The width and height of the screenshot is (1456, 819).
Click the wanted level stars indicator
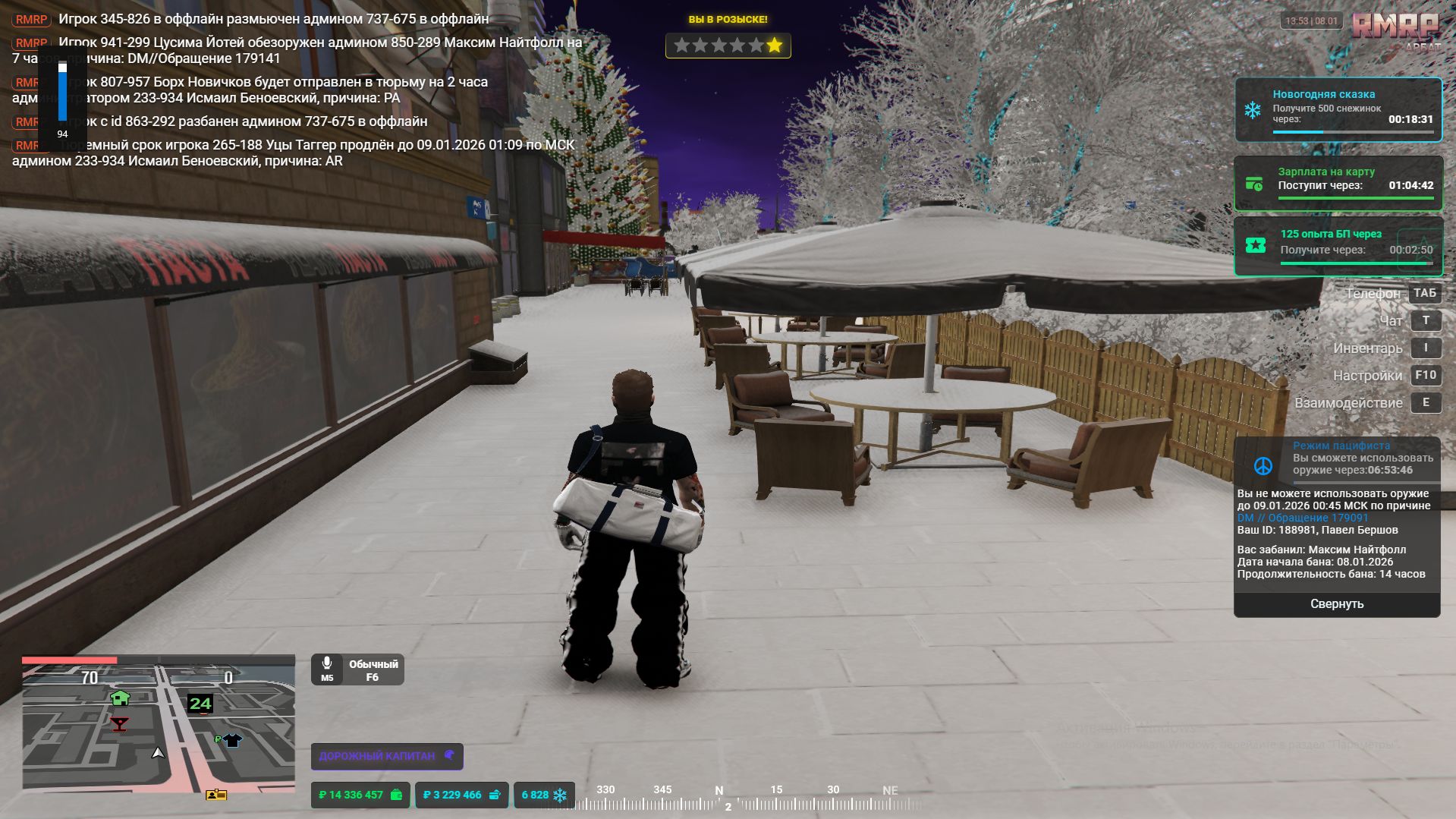728,46
